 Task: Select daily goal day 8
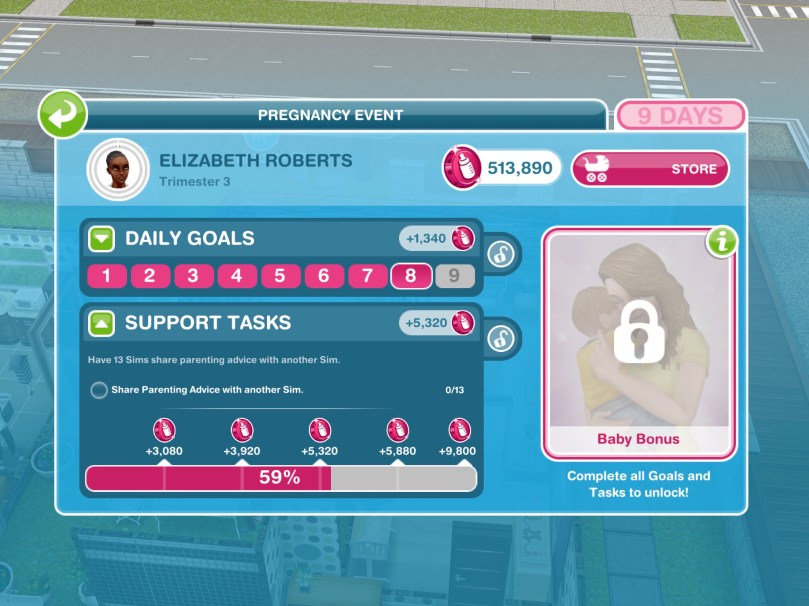tap(411, 276)
